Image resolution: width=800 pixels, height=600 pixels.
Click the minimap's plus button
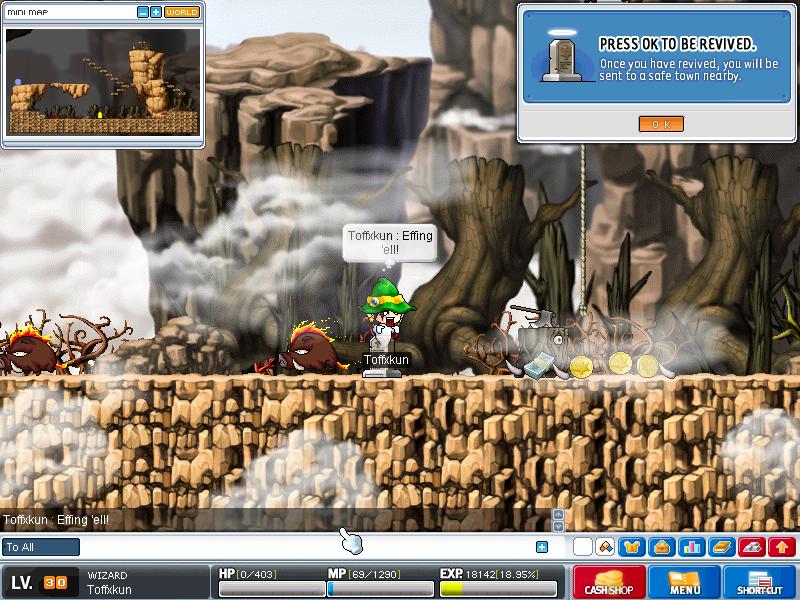click(156, 12)
